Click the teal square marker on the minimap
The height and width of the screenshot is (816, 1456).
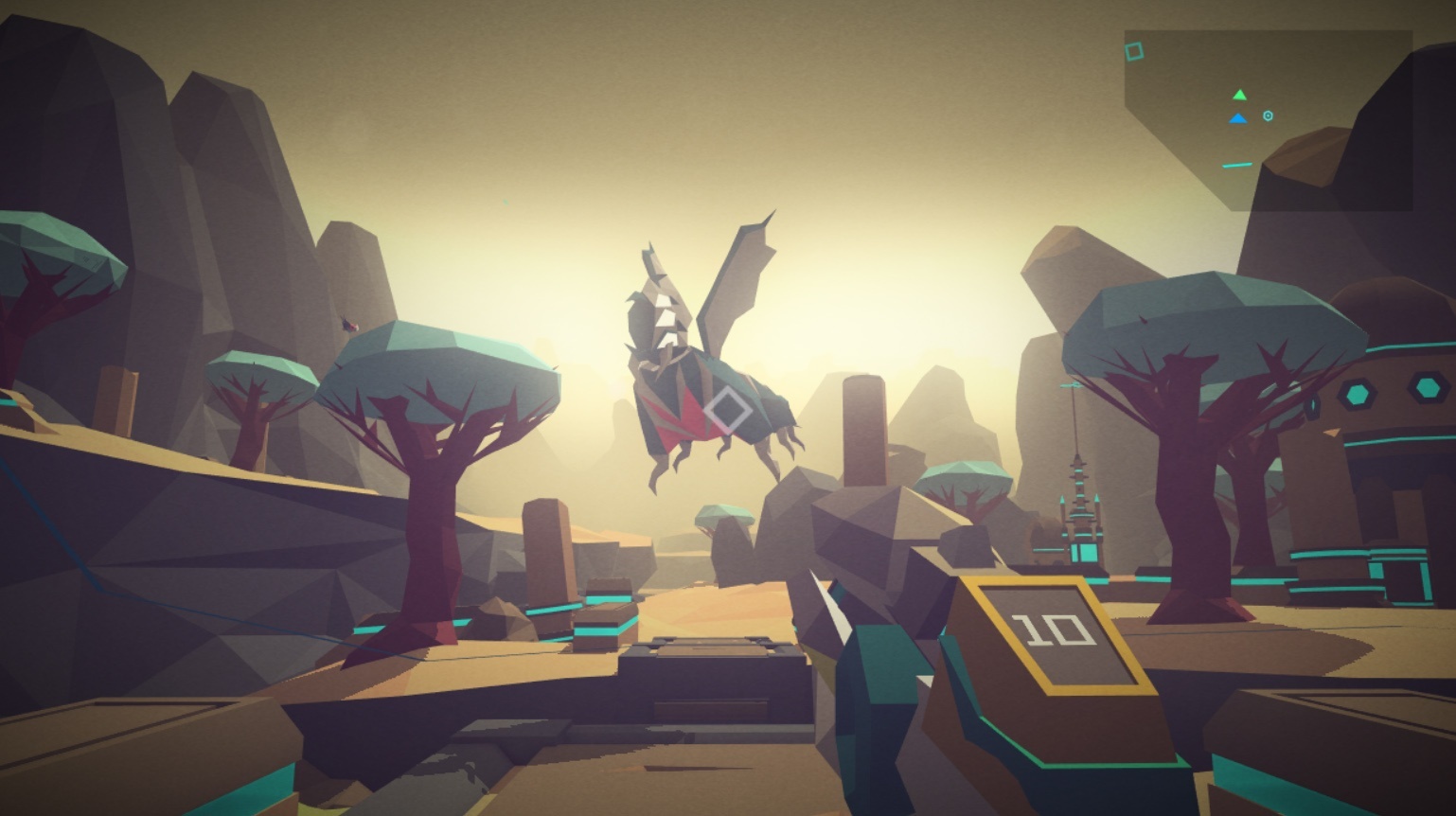click(1135, 51)
